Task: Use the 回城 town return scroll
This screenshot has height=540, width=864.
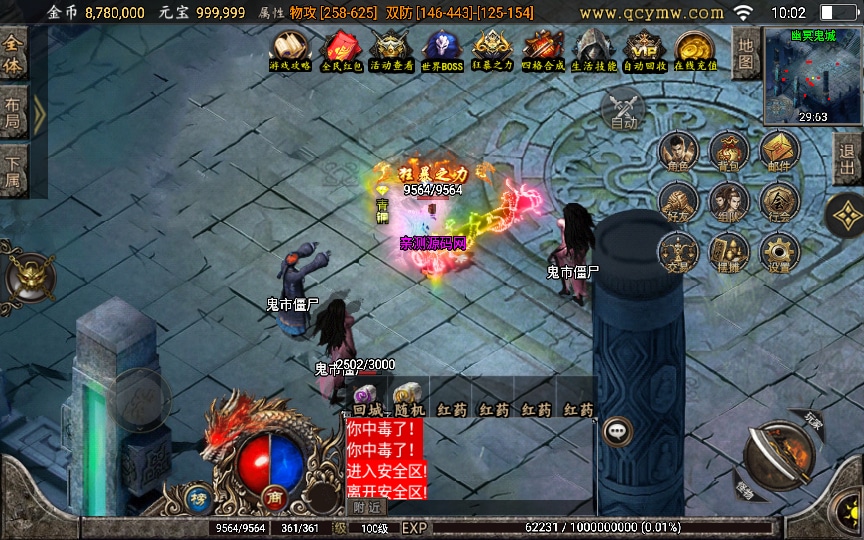Action: pyautogui.click(x=364, y=398)
